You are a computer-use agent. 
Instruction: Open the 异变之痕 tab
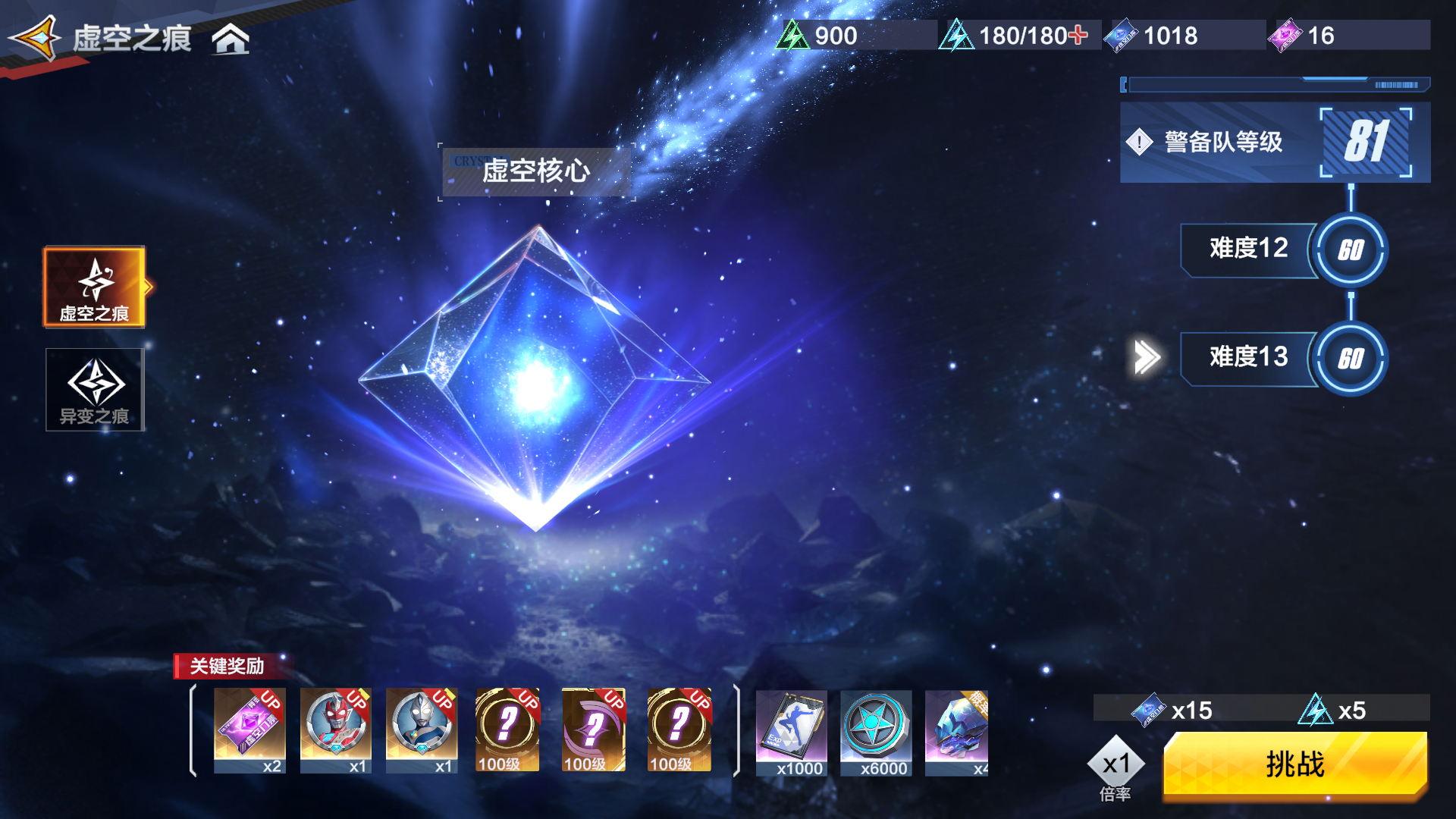(94, 390)
